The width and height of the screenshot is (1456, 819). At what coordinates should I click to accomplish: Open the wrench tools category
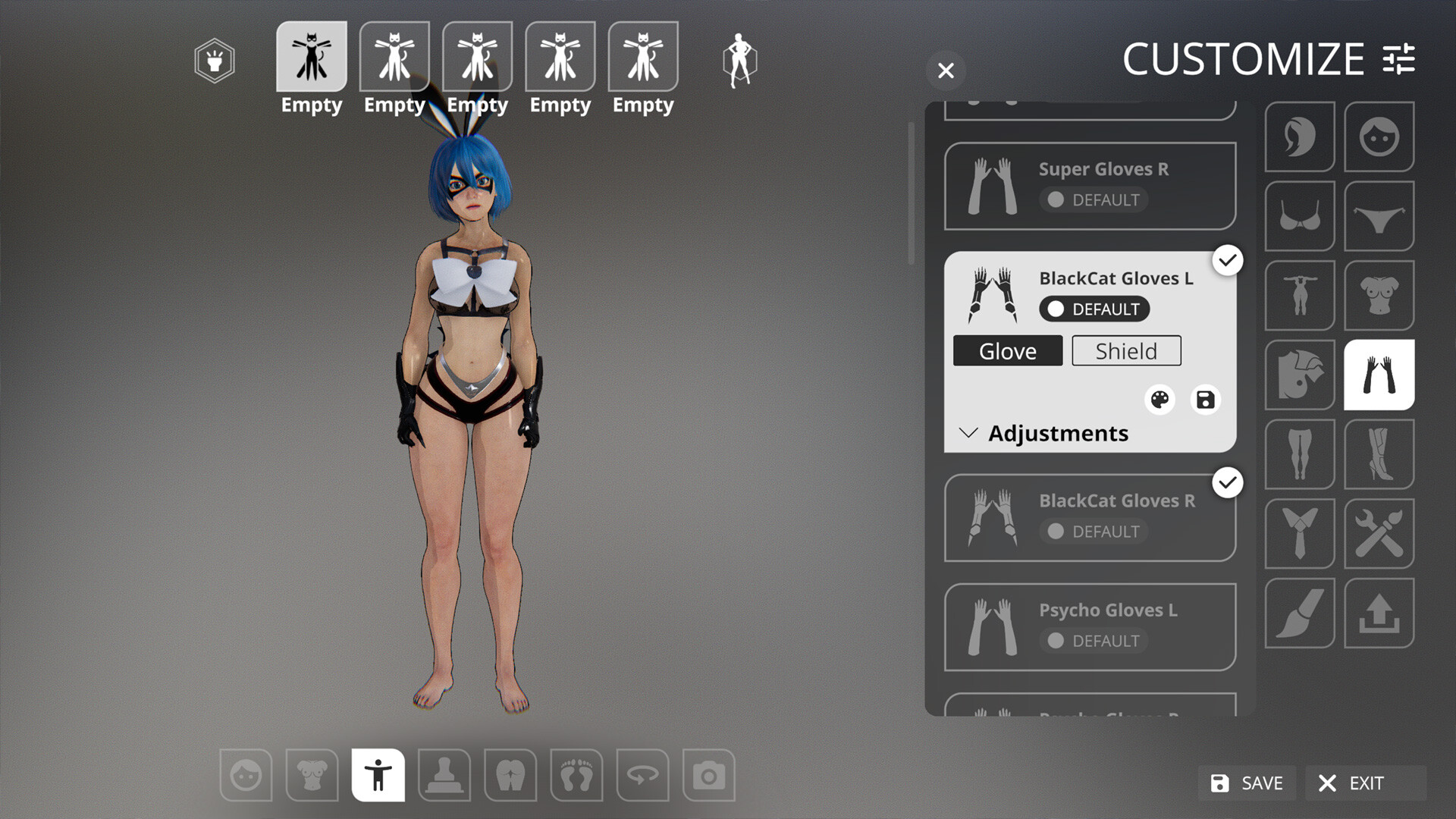pos(1379,533)
